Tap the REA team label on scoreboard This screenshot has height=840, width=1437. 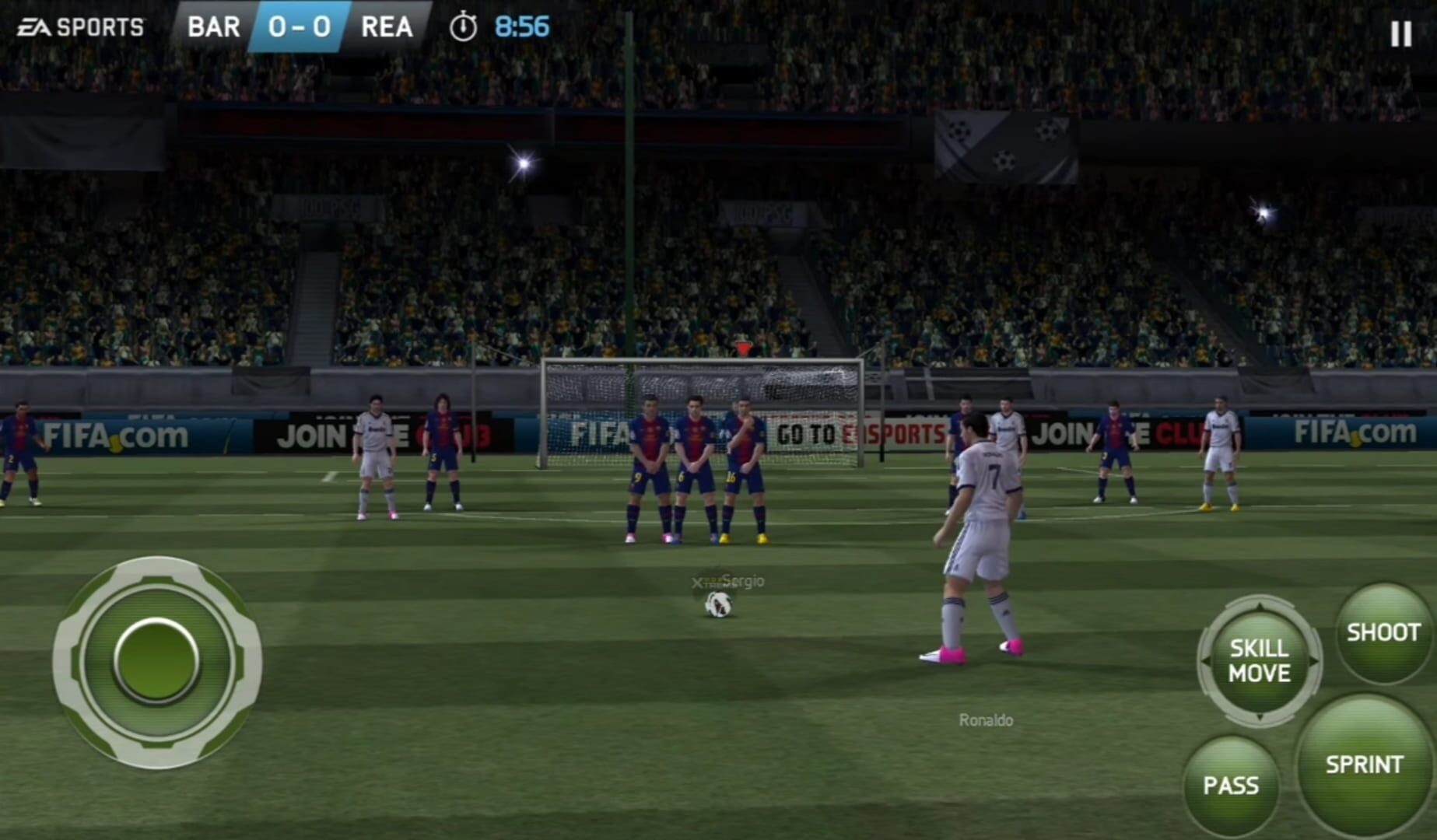tap(387, 26)
